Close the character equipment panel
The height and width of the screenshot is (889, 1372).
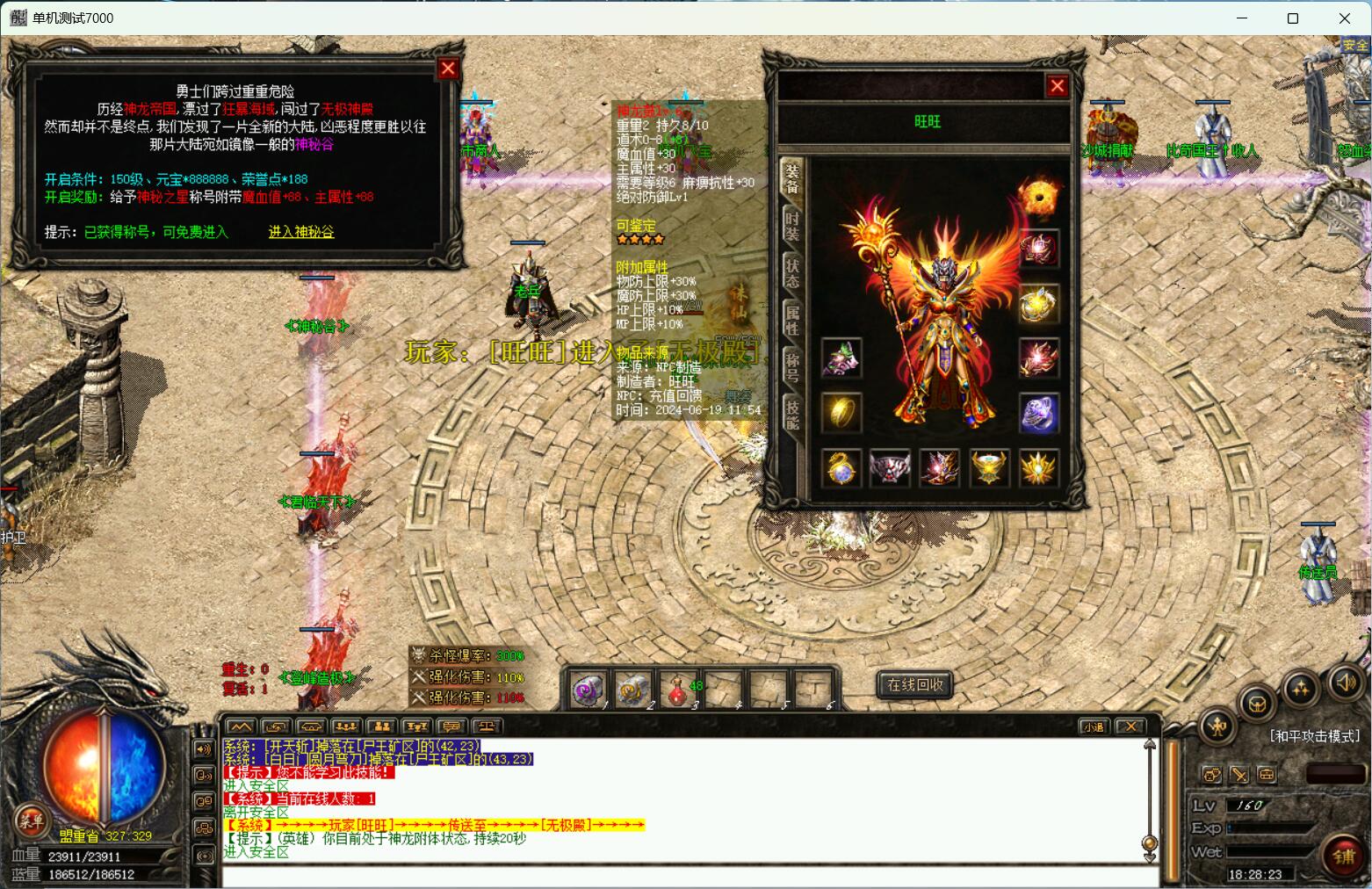(x=1057, y=86)
